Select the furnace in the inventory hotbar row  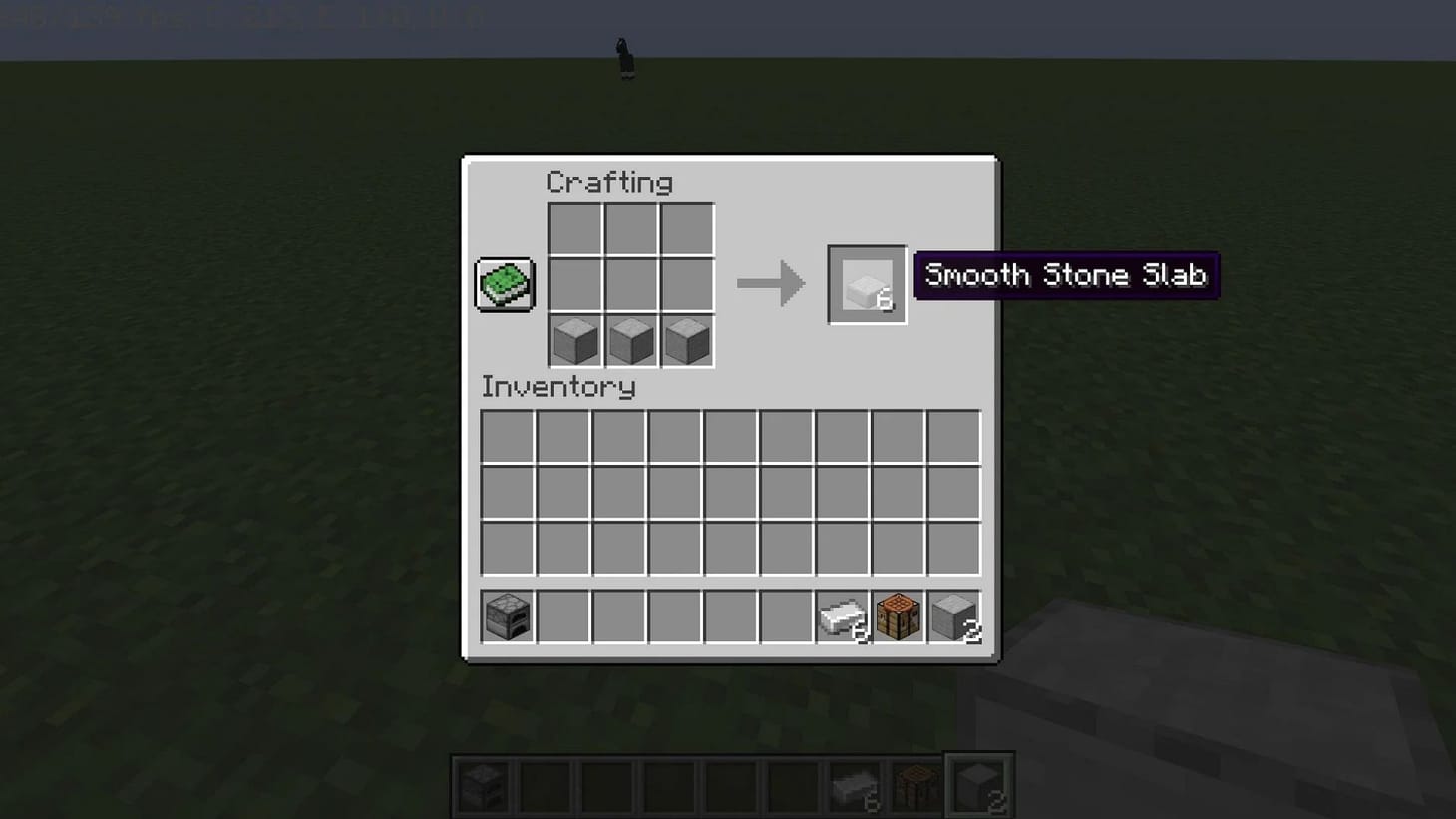click(x=507, y=615)
